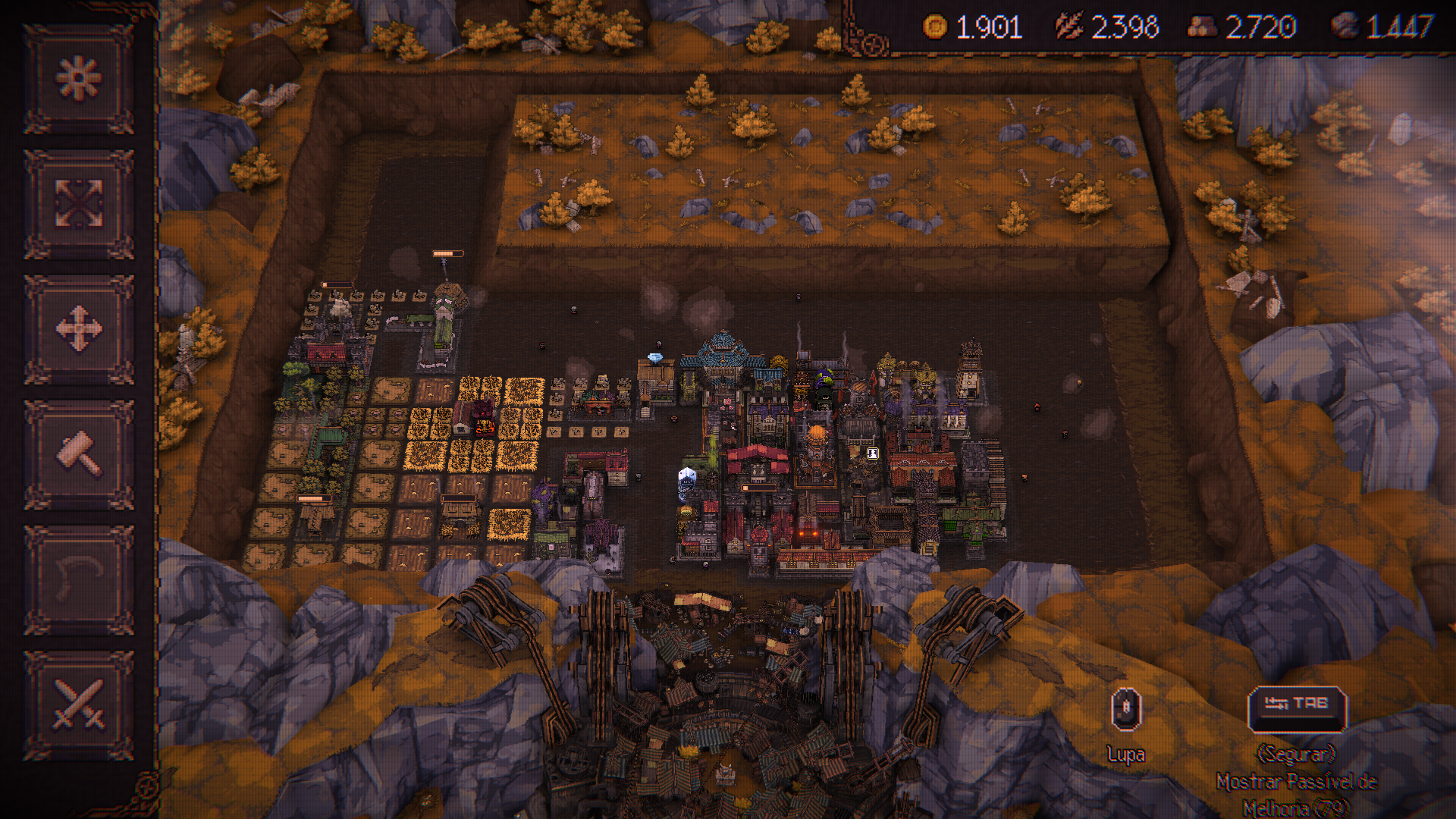The height and width of the screenshot is (819, 1456).
Task: Activate the four-way move arrows tool
Action: pyautogui.click(x=79, y=329)
